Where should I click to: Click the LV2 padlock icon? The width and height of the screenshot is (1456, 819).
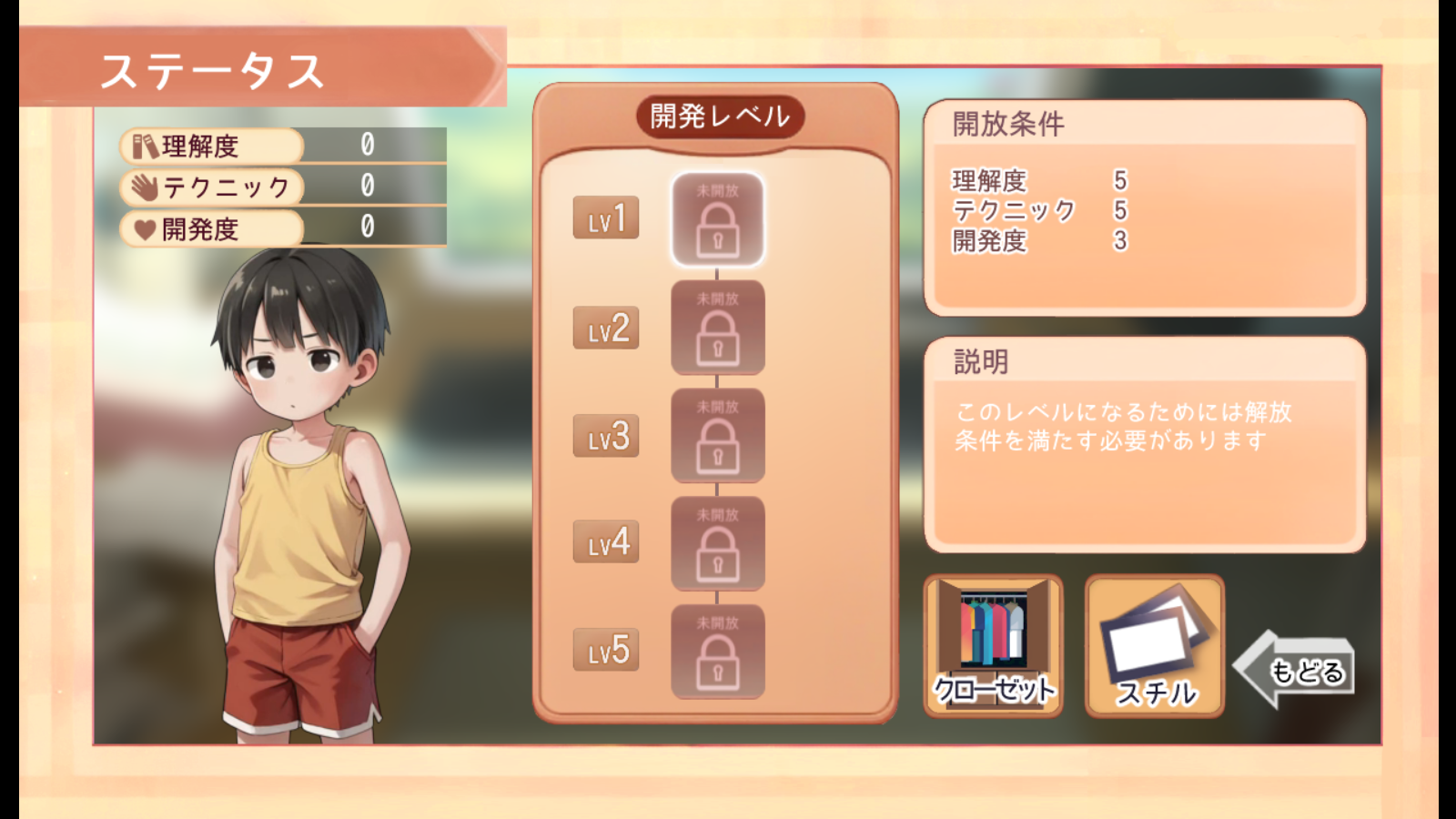pos(718,330)
